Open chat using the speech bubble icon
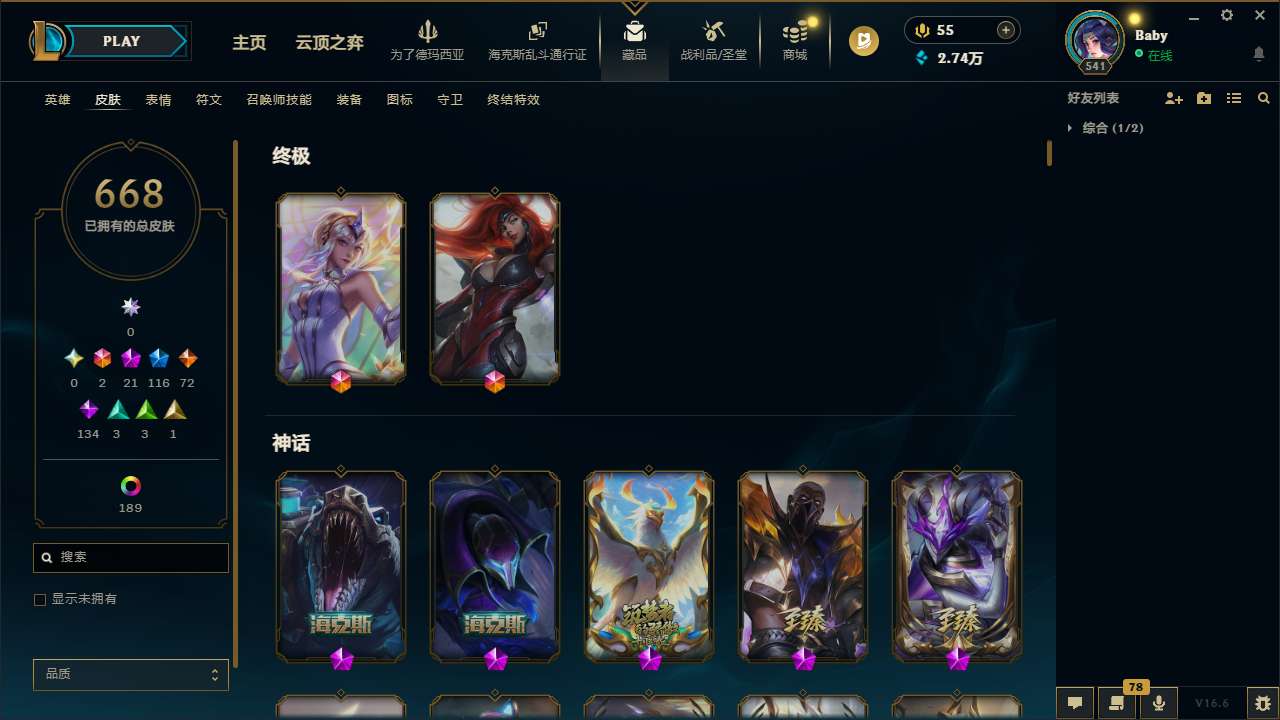 1073,703
